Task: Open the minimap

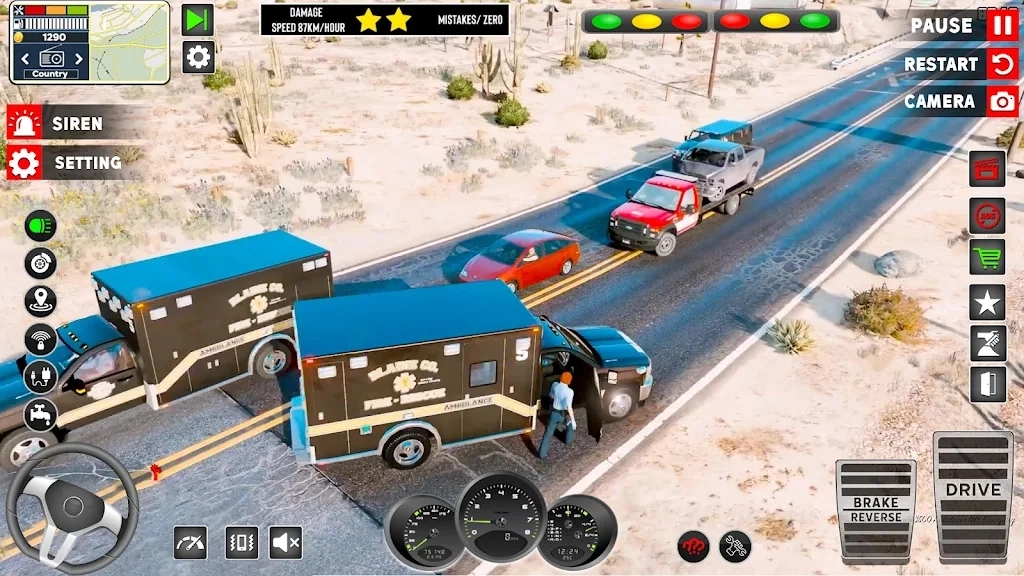Action: pos(130,41)
